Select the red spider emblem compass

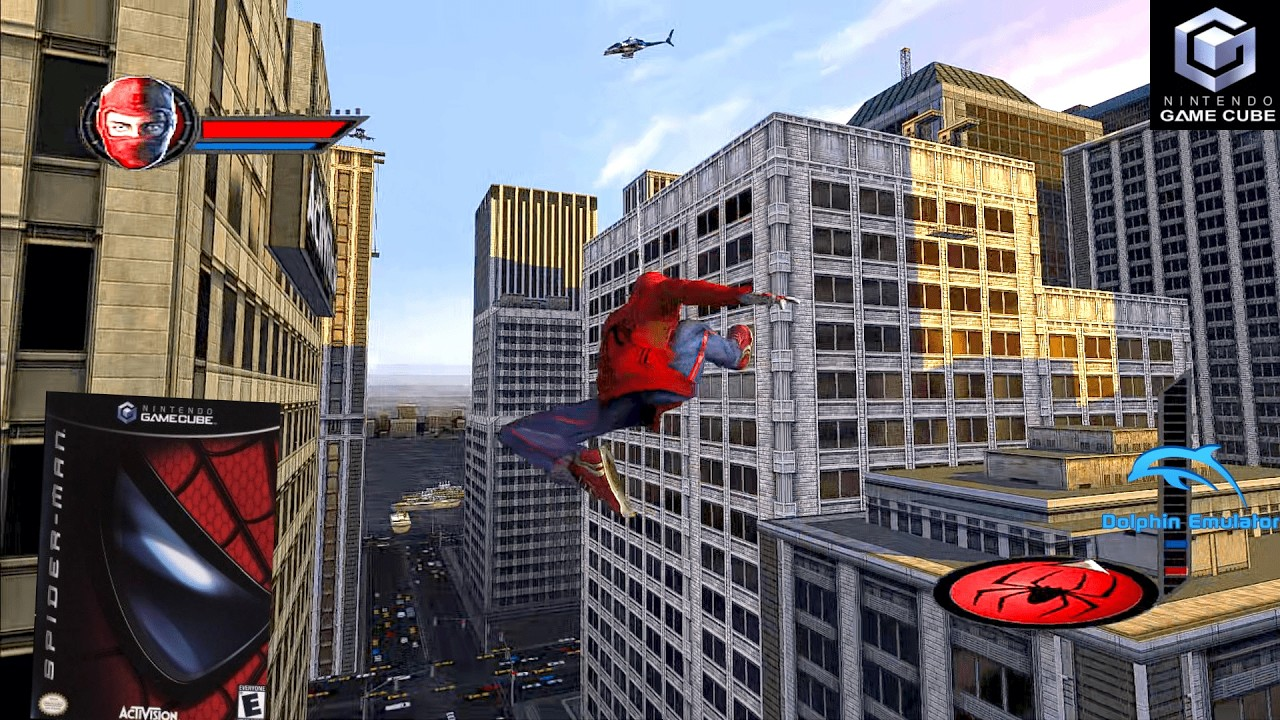[1045, 592]
